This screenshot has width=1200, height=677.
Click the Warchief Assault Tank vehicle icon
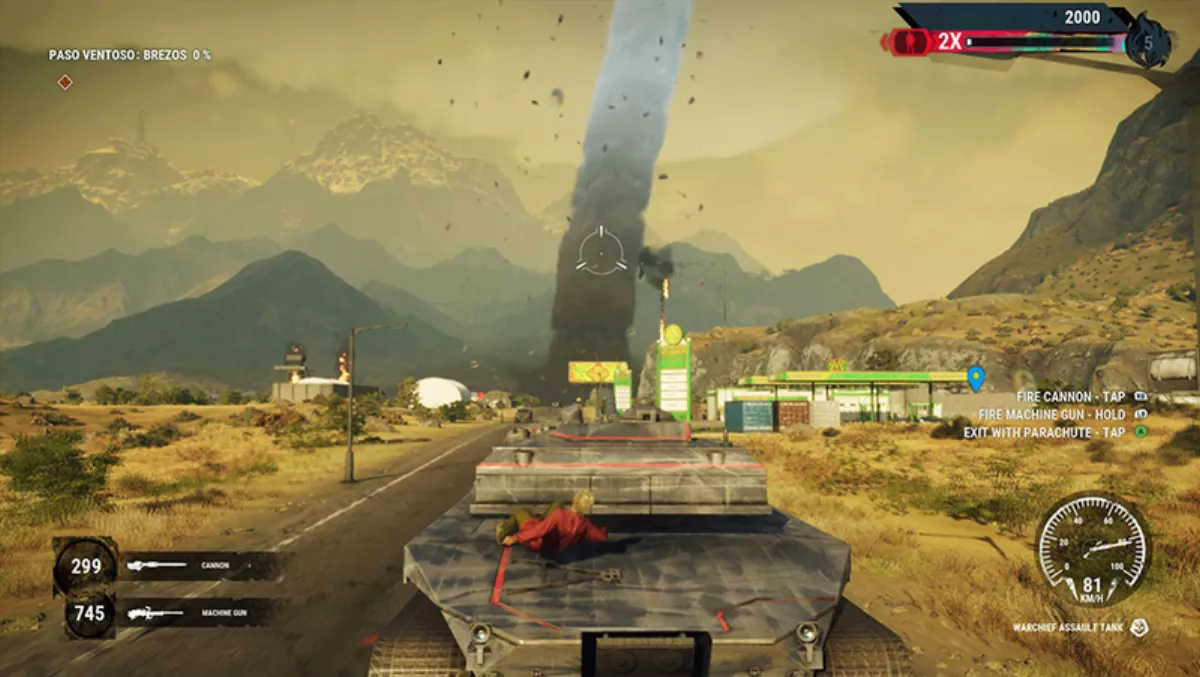[x=1139, y=628]
